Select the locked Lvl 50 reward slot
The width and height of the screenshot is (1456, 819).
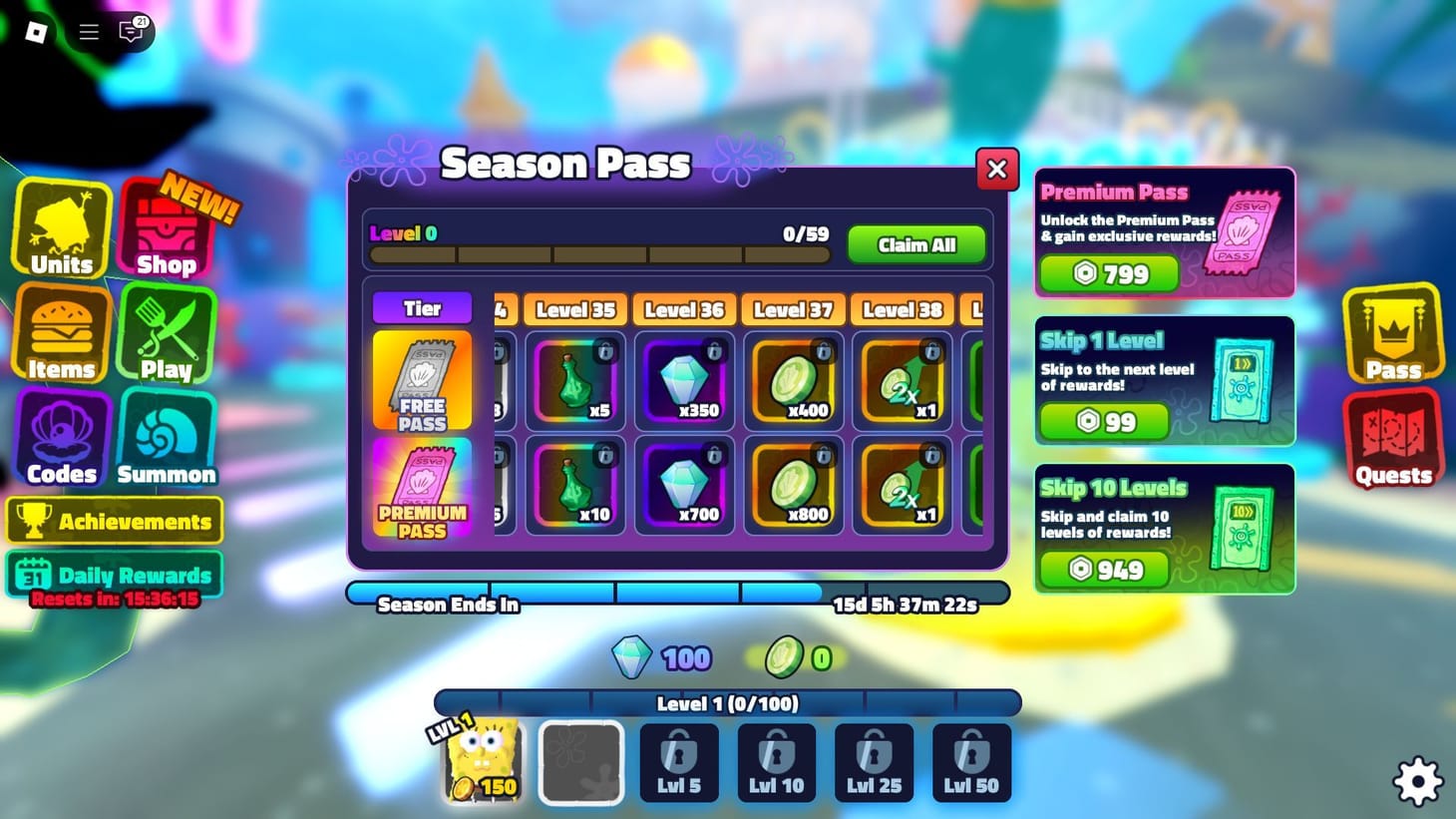tap(969, 761)
